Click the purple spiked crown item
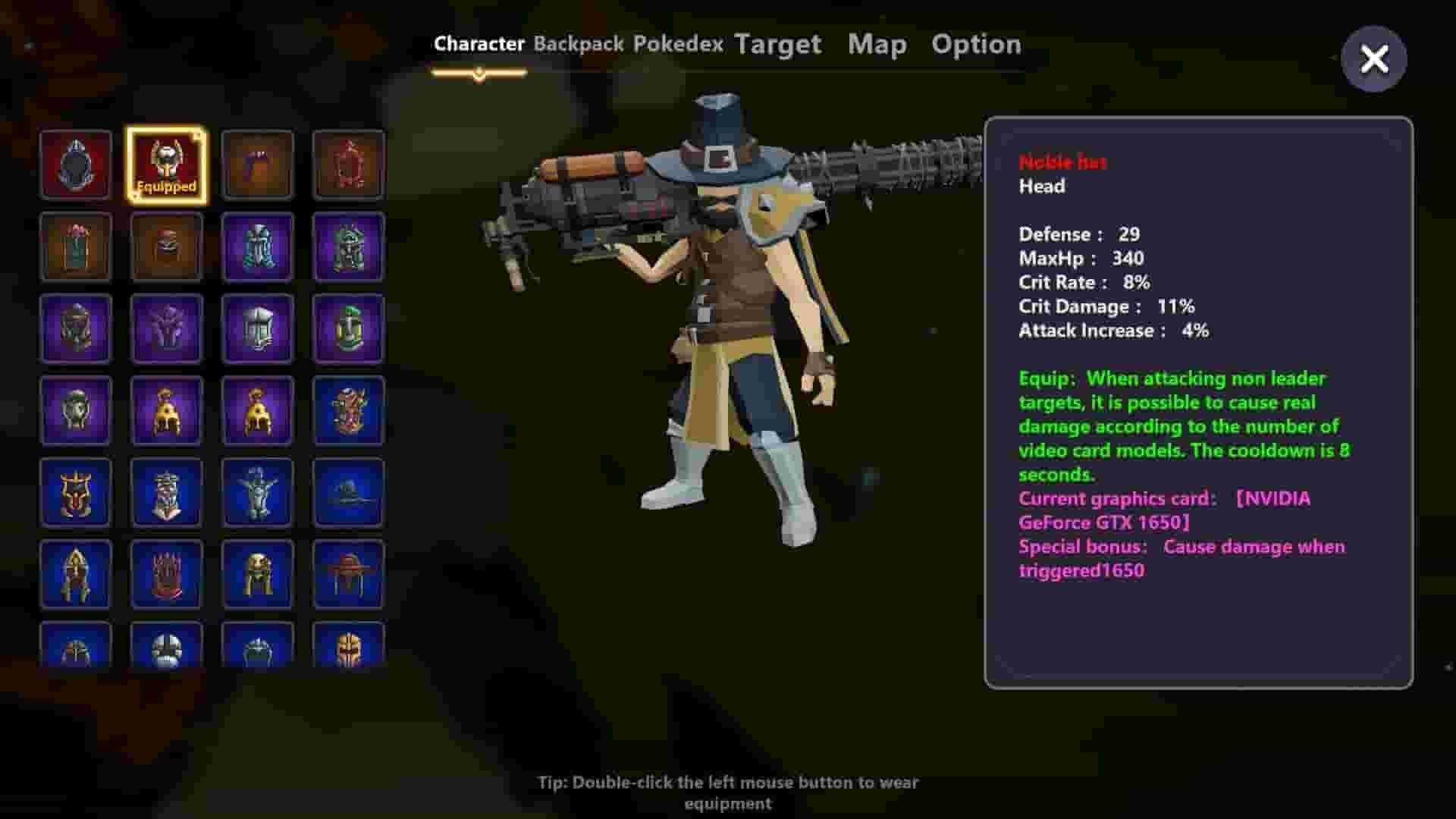The height and width of the screenshot is (819, 1456). 166,328
